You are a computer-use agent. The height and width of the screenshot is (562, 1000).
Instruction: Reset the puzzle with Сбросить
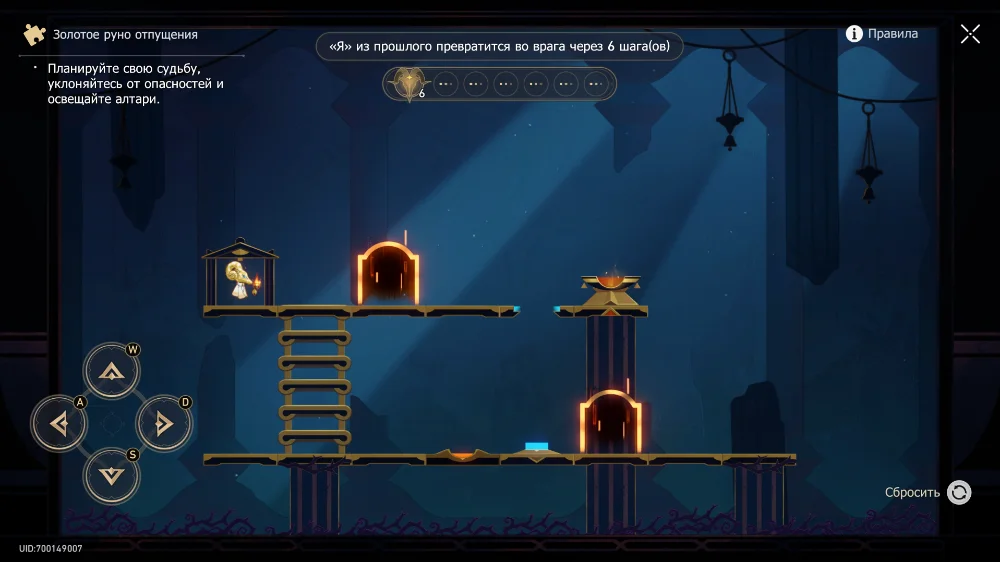pos(958,492)
